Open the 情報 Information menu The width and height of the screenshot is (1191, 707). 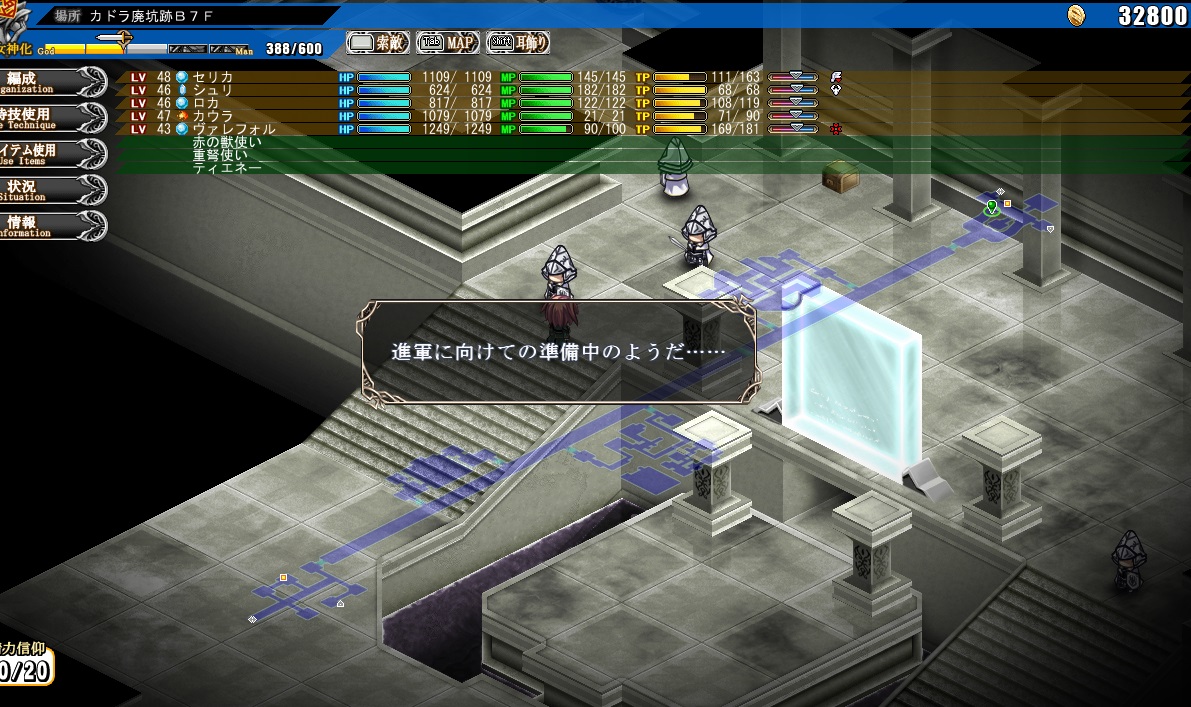point(50,225)
